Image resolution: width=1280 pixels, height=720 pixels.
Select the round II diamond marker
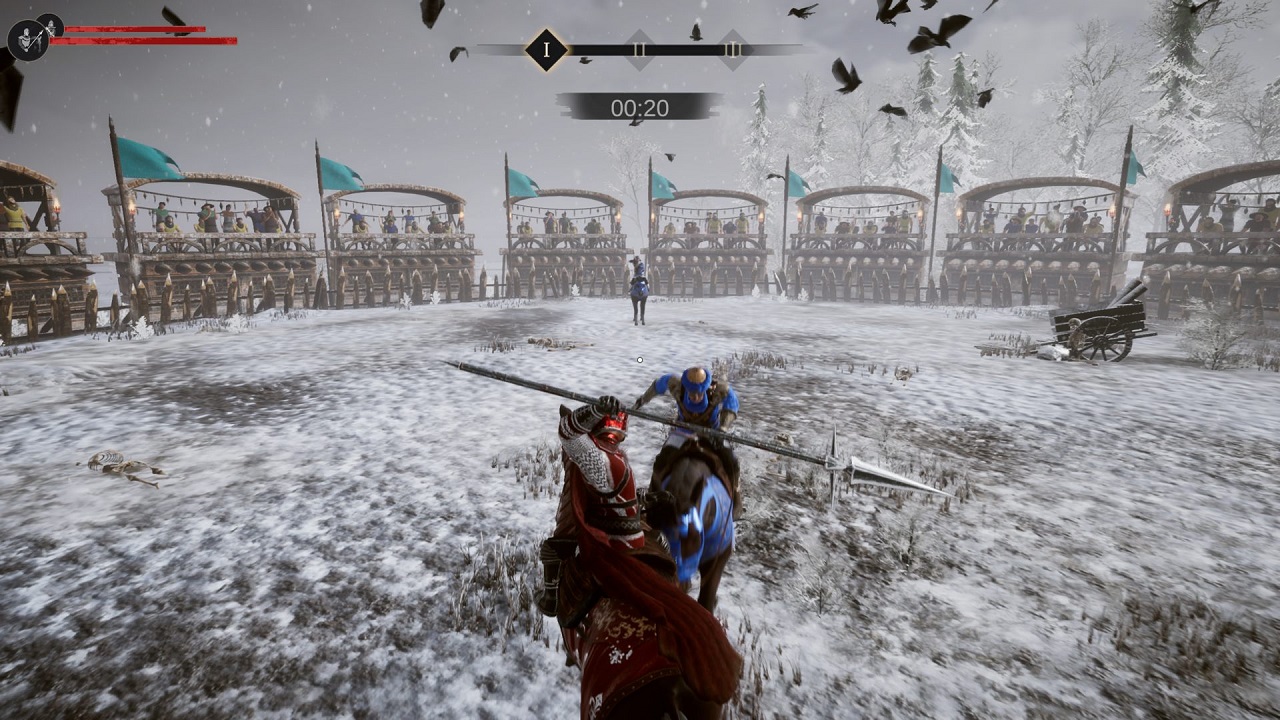tap(639, 50)
